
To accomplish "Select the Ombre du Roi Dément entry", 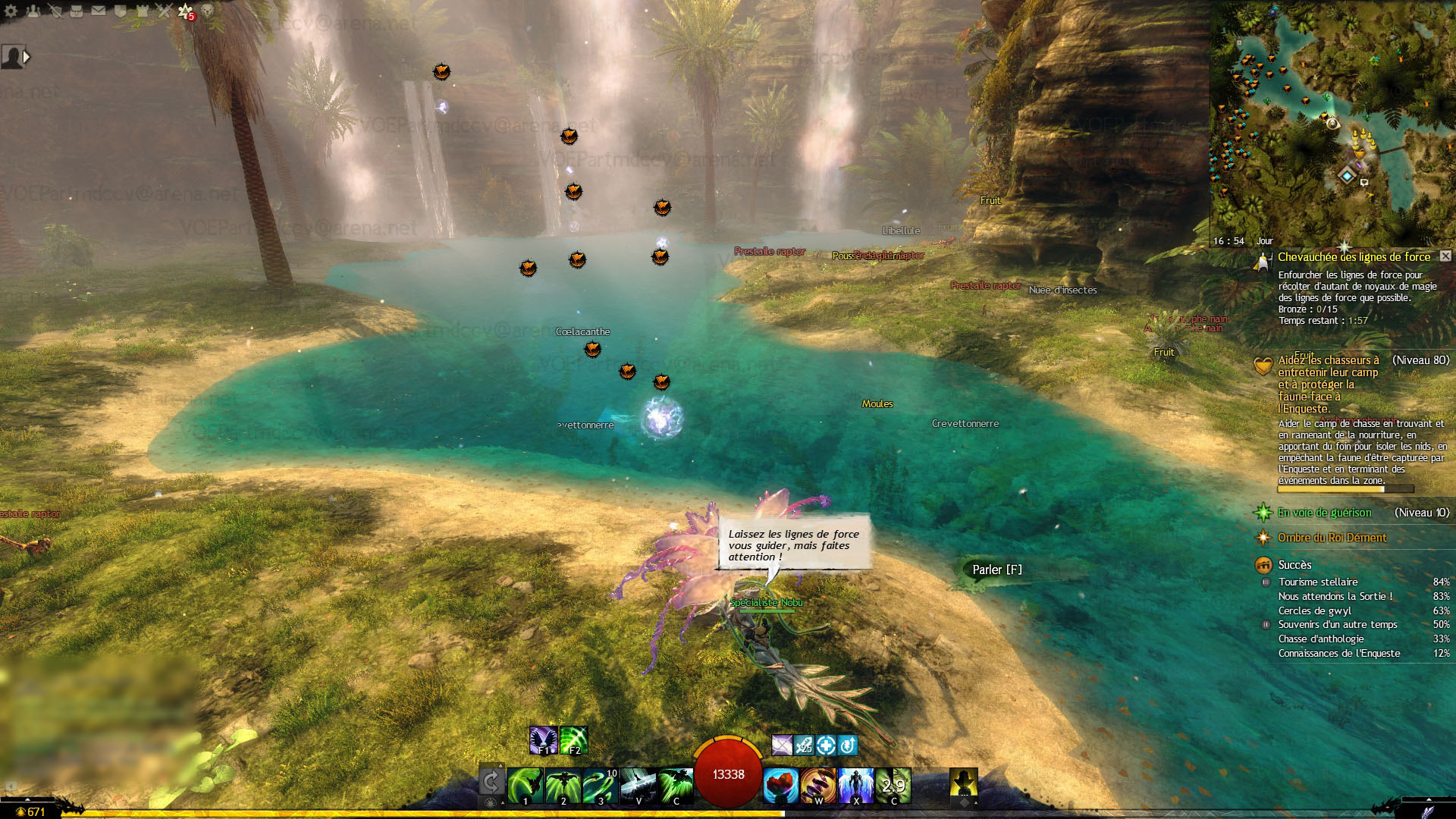I will pyautogui.click(x=1332, y=538).
